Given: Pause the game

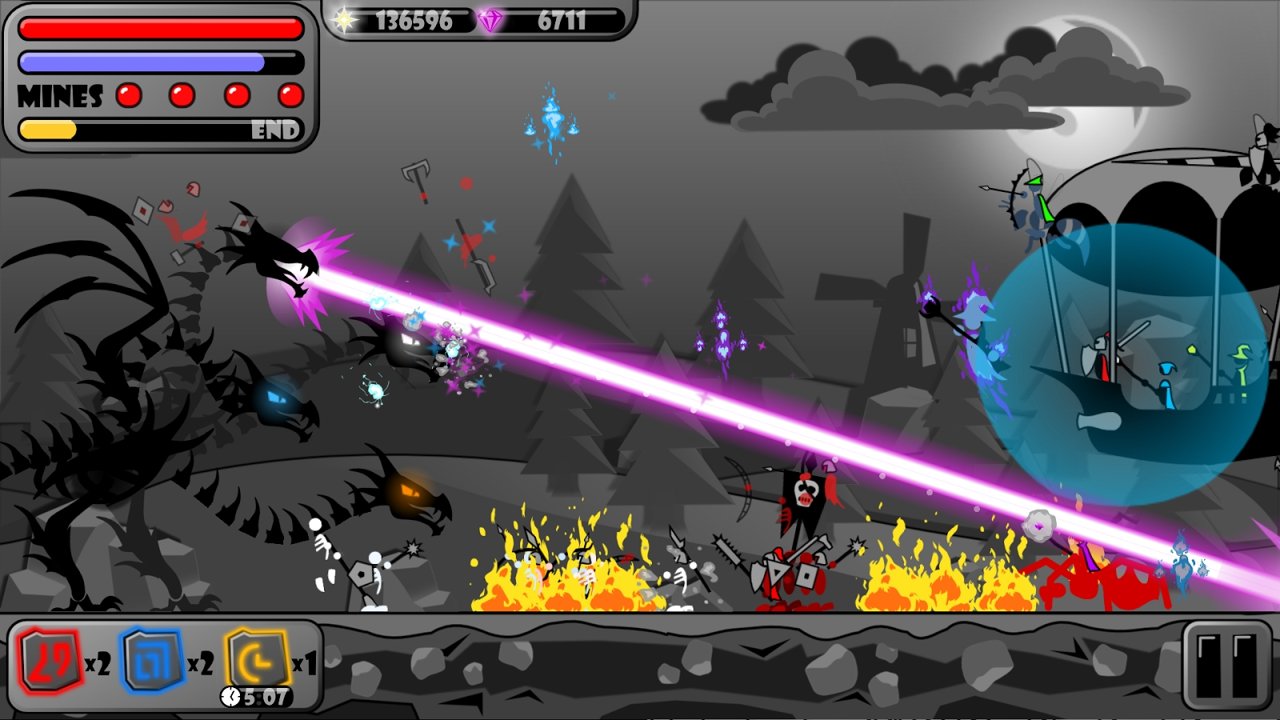Looking at the screenshot, I should (x=1227, y=665).
